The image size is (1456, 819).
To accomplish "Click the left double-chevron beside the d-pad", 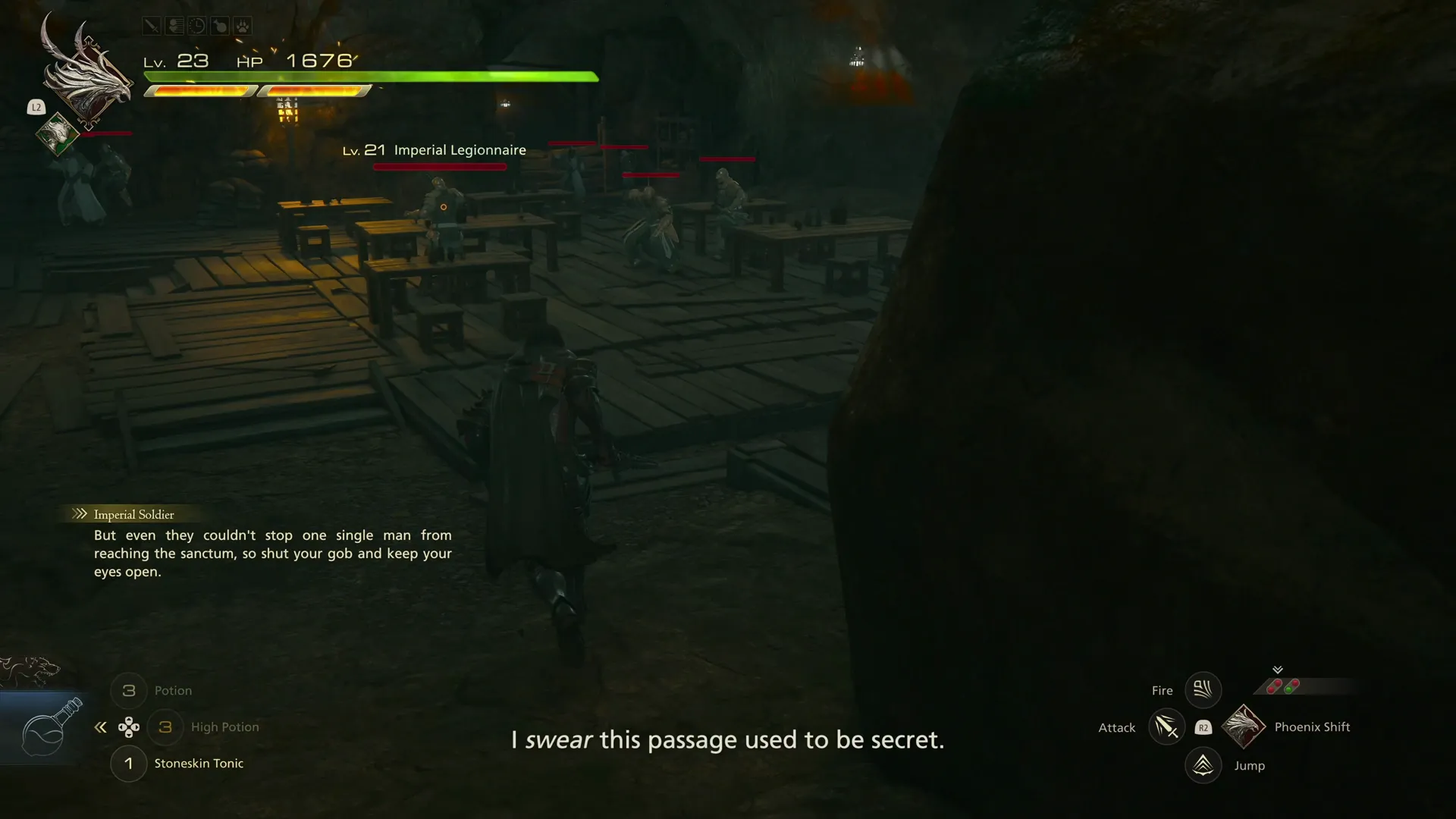I will coord(100,726).
